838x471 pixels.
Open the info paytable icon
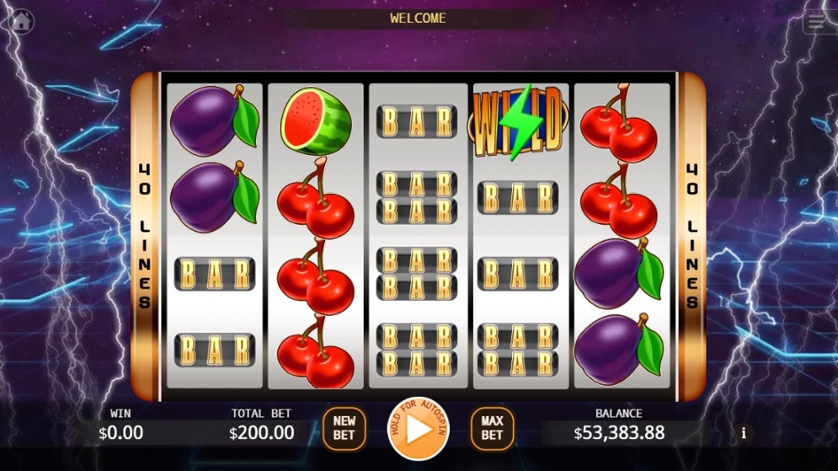click(743, 433)
